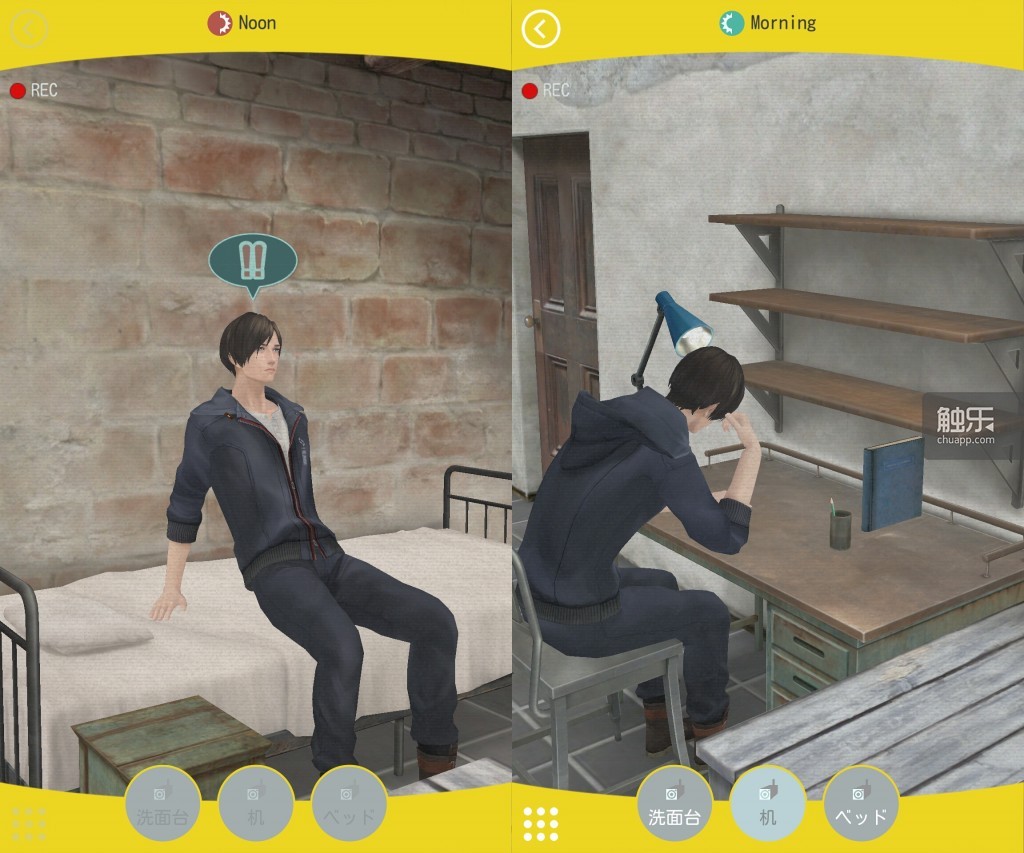Open the faded dotted grid menu on the Noon screen

pos(29,823)
